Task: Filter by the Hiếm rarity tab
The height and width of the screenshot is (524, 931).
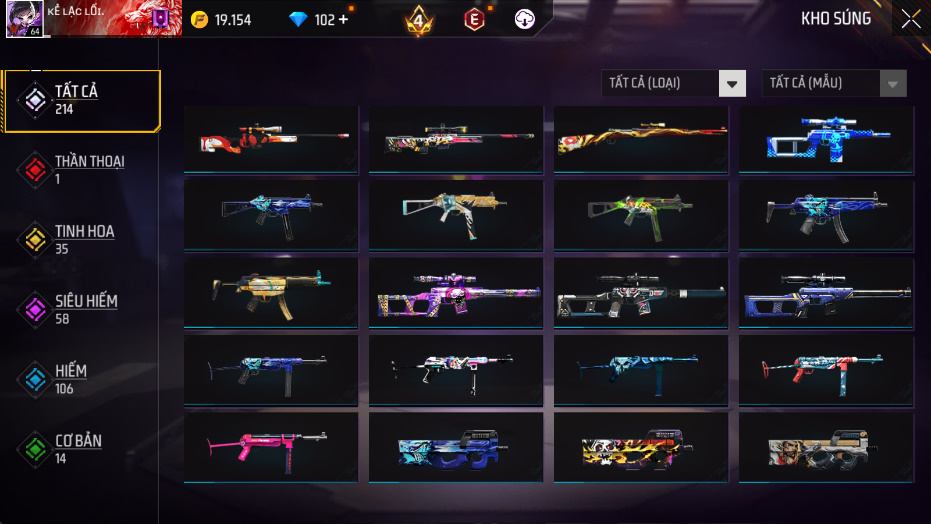Action: point(80,379)
